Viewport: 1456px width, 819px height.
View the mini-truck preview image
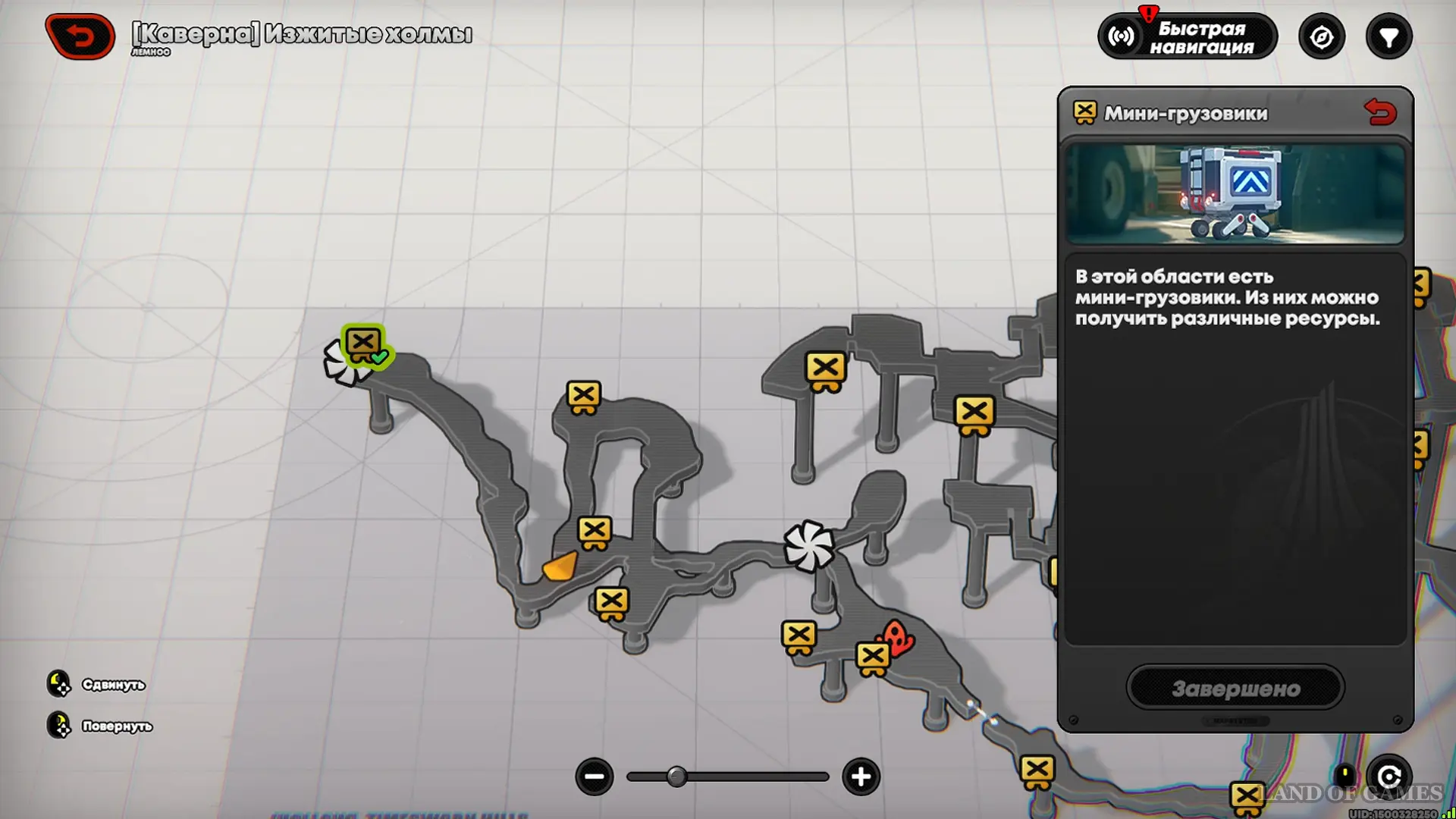coord(1235,194)
